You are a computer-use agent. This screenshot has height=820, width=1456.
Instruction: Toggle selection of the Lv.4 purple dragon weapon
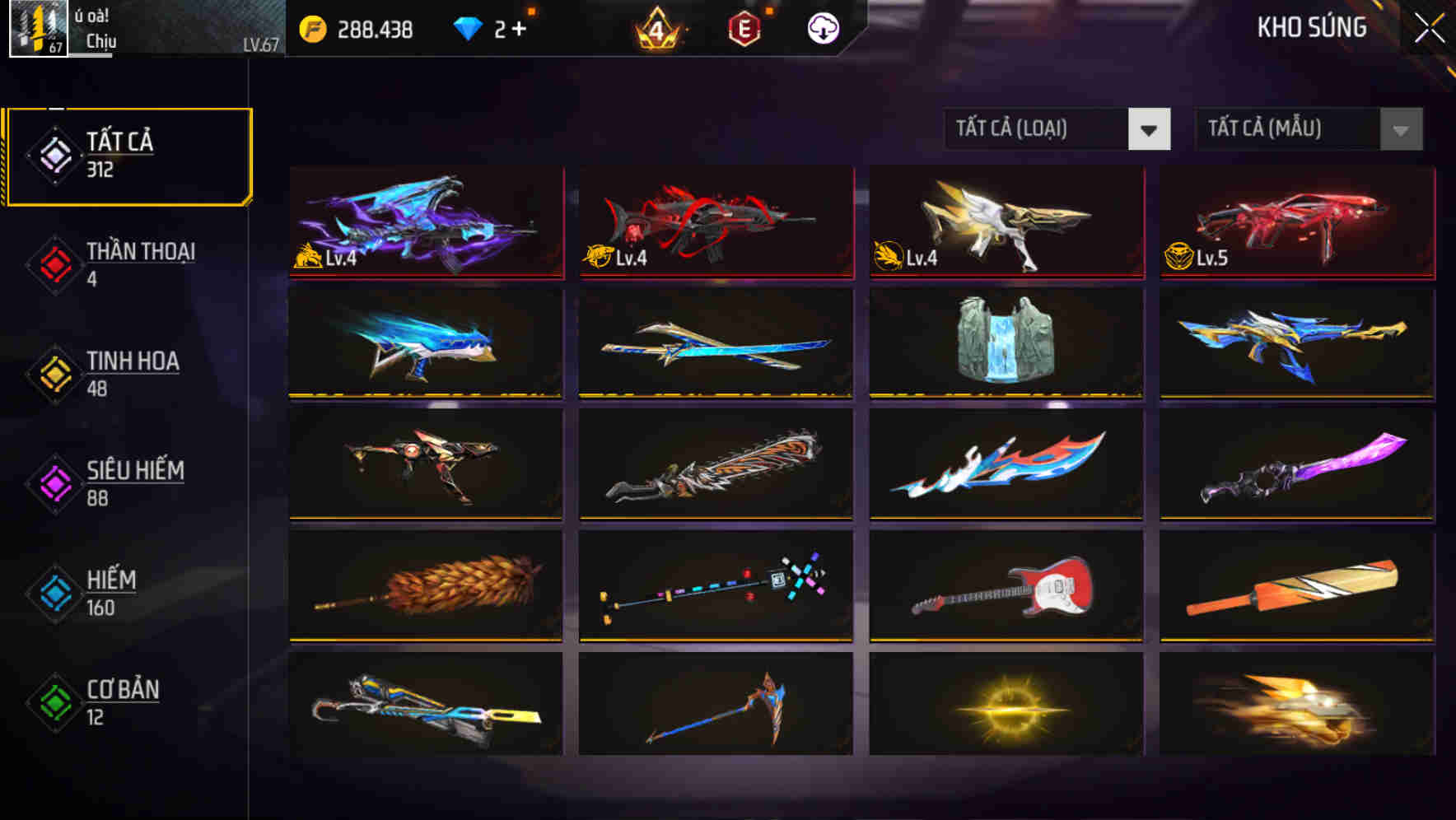click(425, 222)
